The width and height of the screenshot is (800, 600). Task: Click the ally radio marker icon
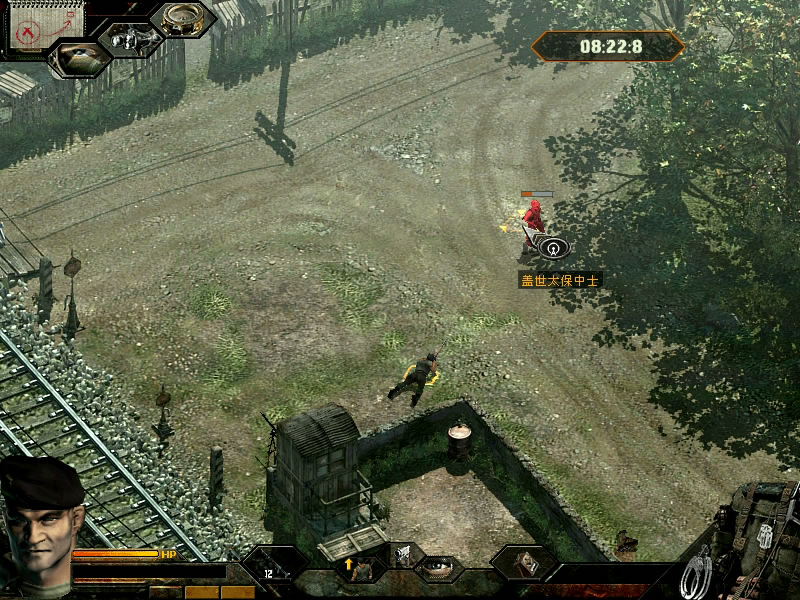tap(551, 246)
